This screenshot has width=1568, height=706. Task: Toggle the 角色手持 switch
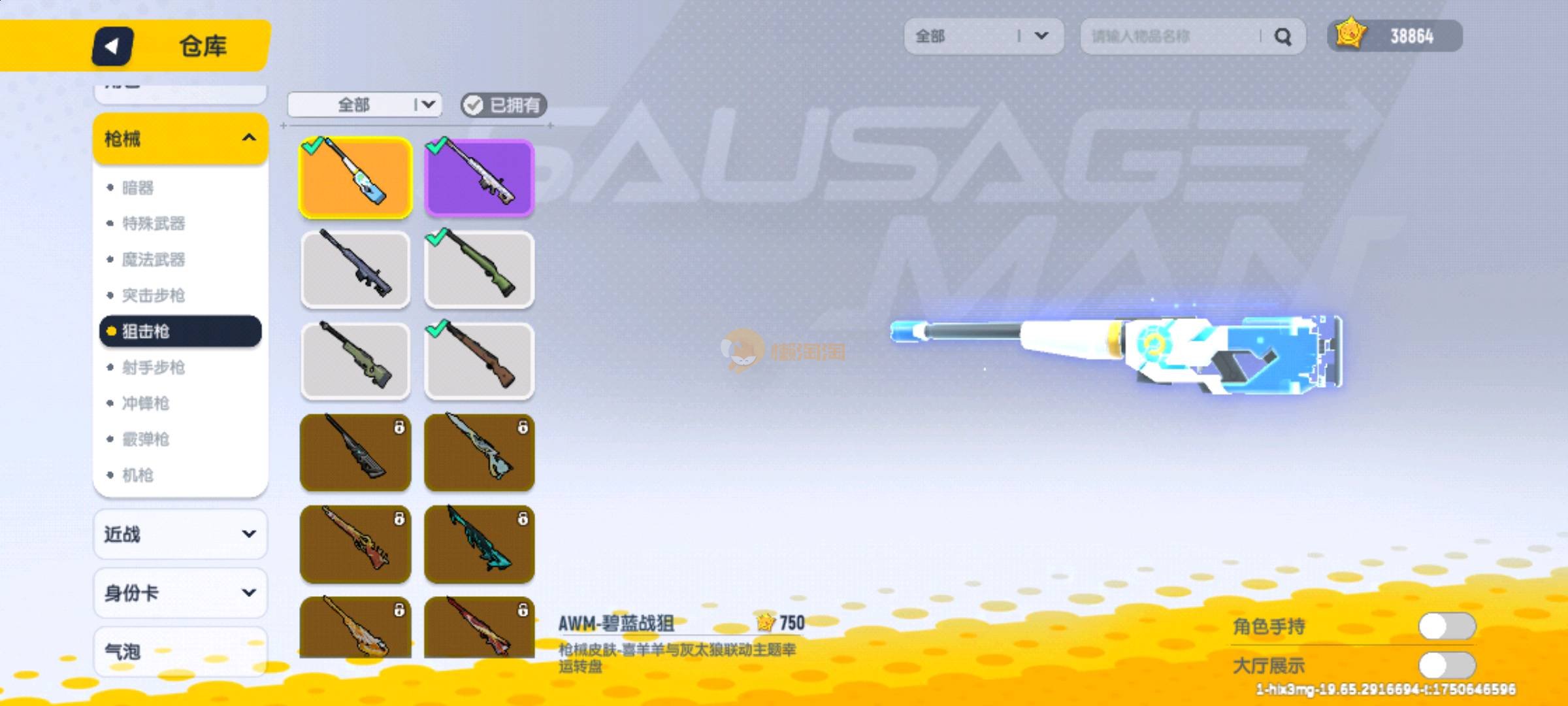pyautogui.click(x=1446, y=626)
